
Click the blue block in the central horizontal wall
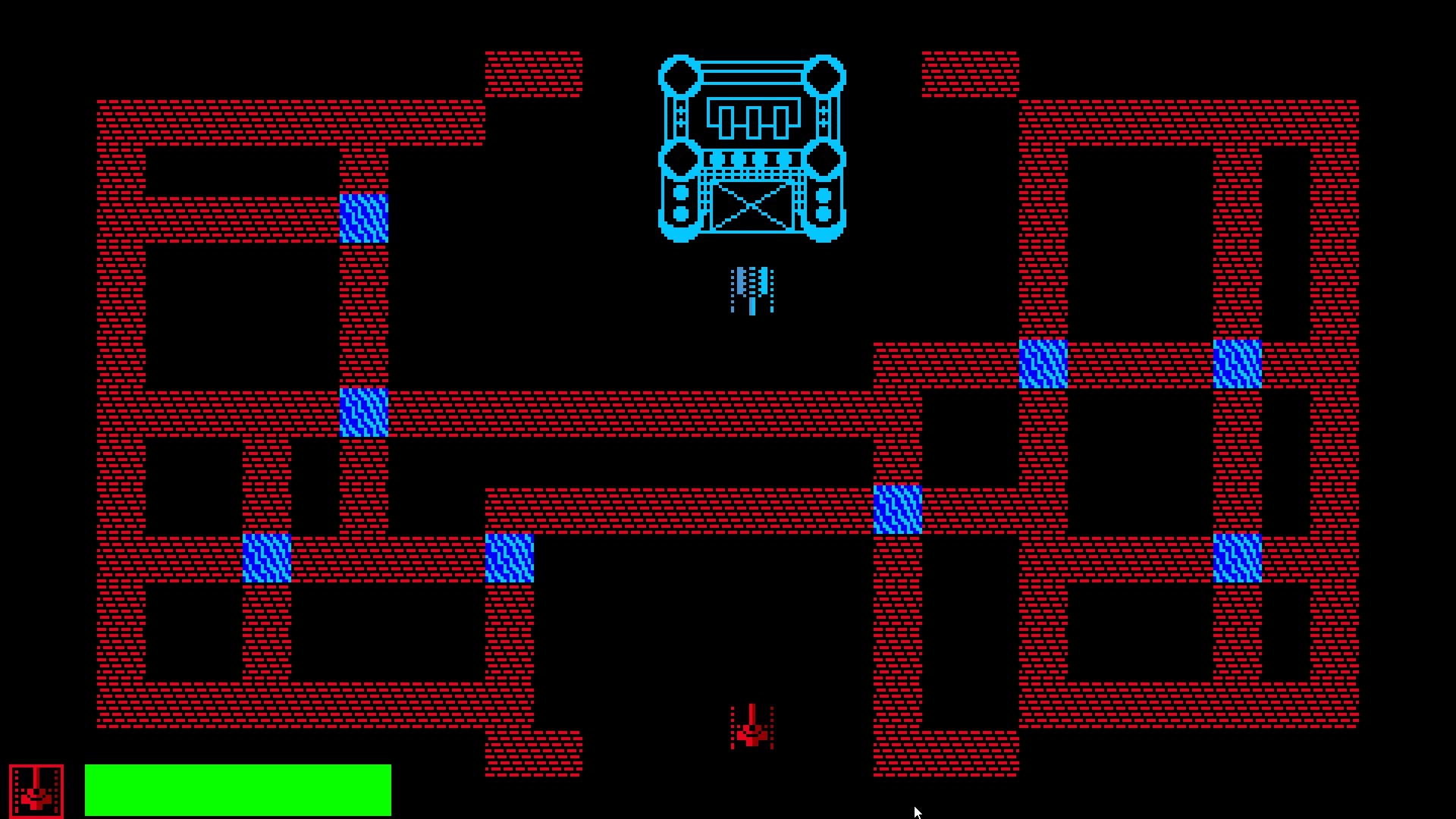coord(364,412)
